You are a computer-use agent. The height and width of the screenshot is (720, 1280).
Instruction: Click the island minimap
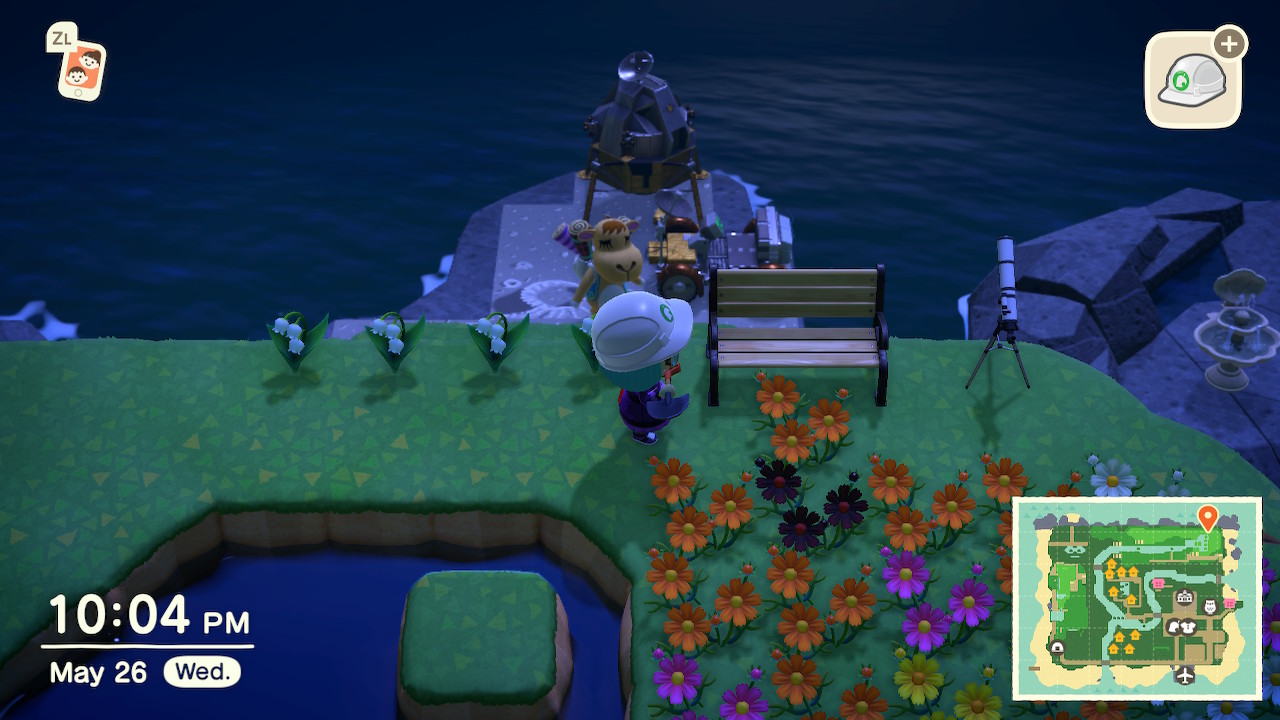(1137, 598)
